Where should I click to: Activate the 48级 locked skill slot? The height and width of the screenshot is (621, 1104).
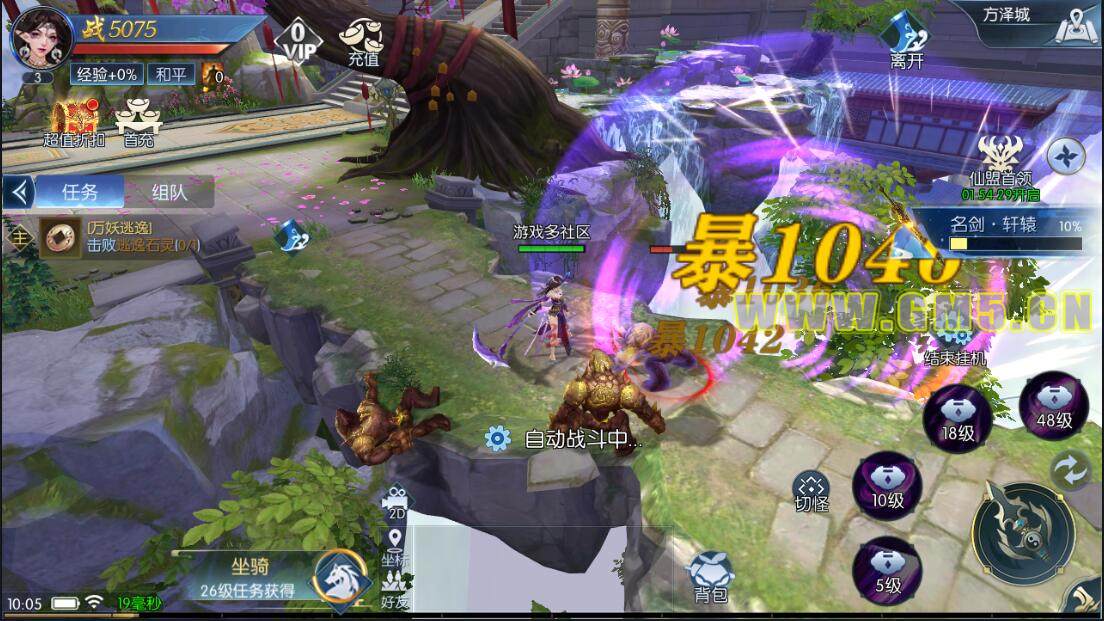tap(1053, 404)
